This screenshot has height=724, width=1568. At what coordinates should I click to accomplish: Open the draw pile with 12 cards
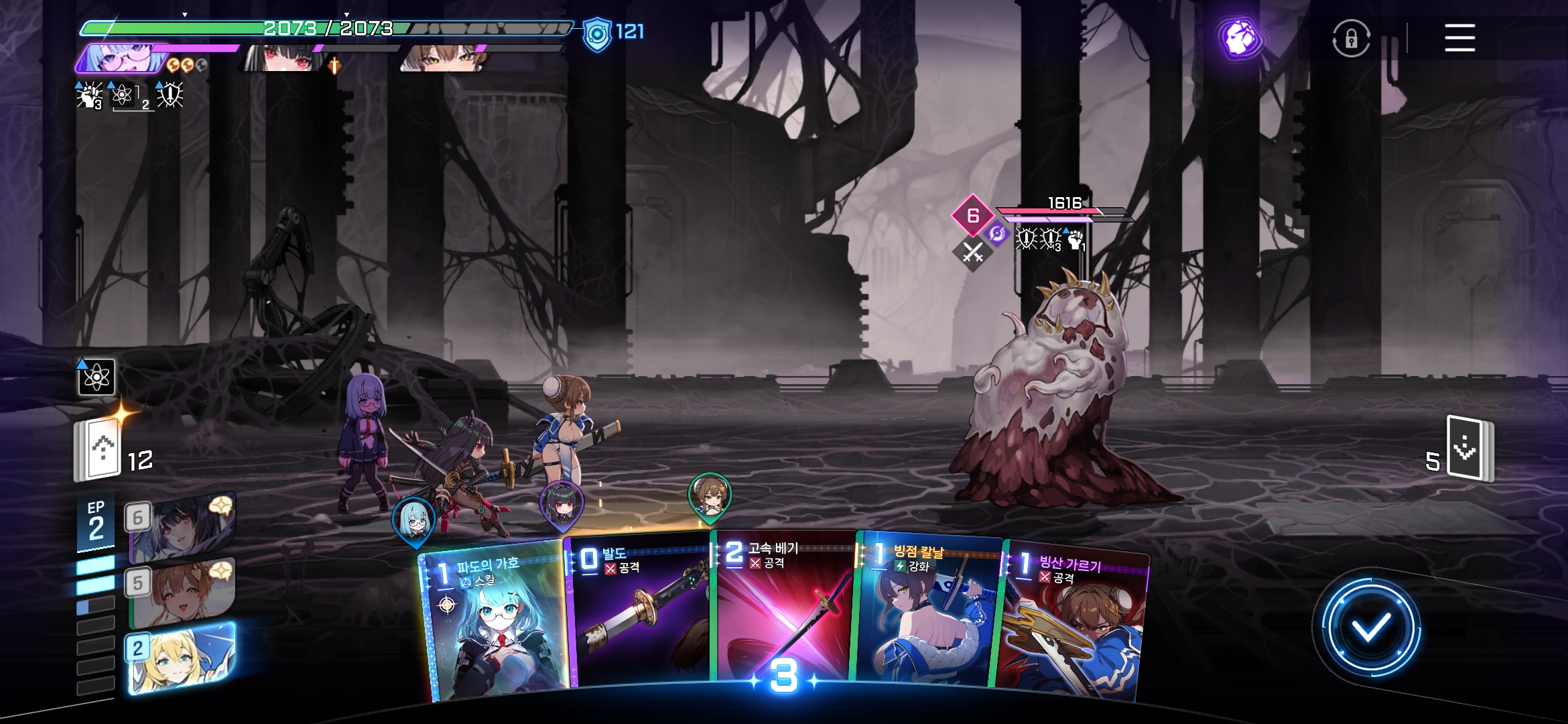99,449
